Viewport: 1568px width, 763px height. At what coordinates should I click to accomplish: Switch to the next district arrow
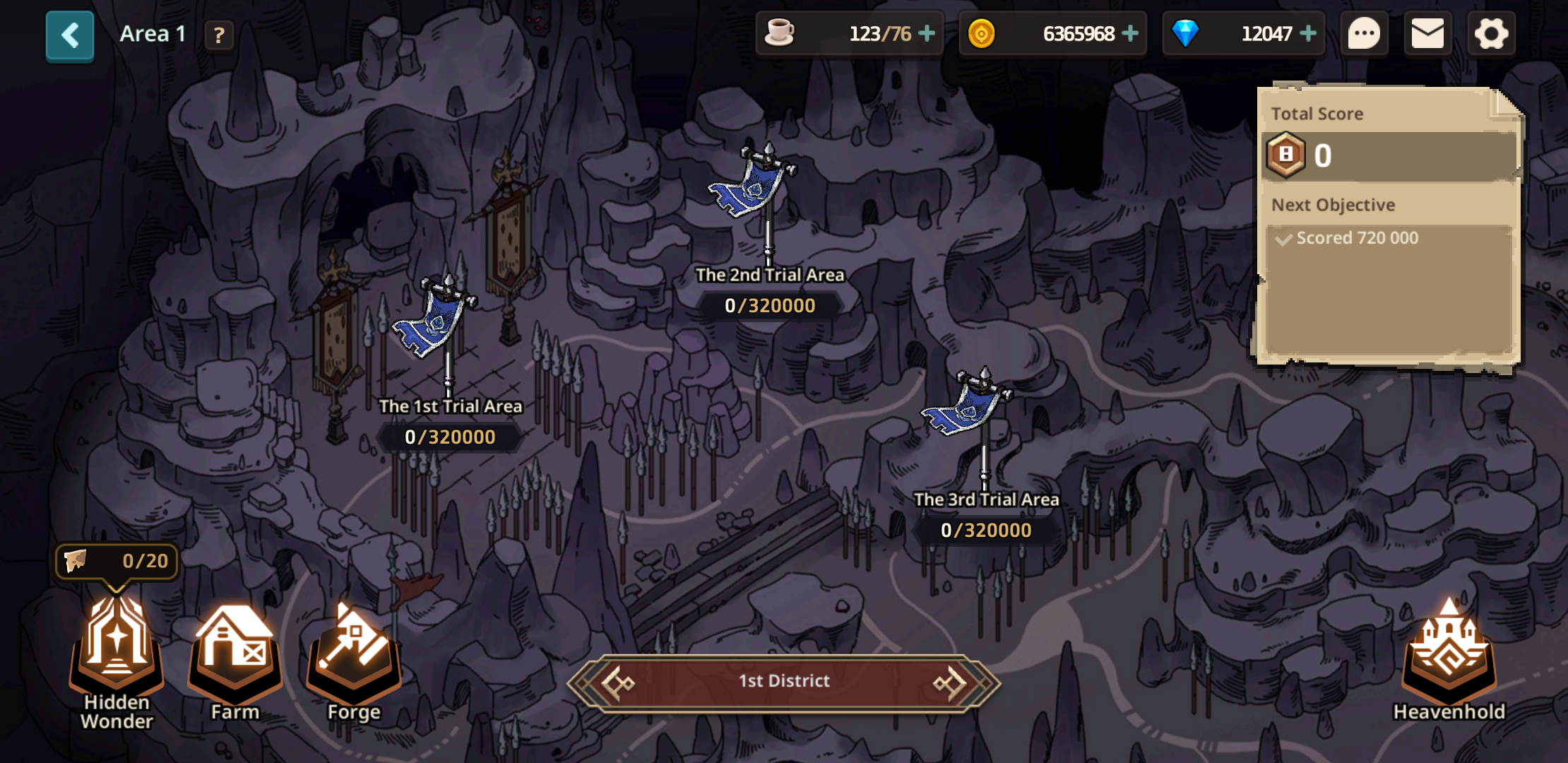tap(951, 682)
